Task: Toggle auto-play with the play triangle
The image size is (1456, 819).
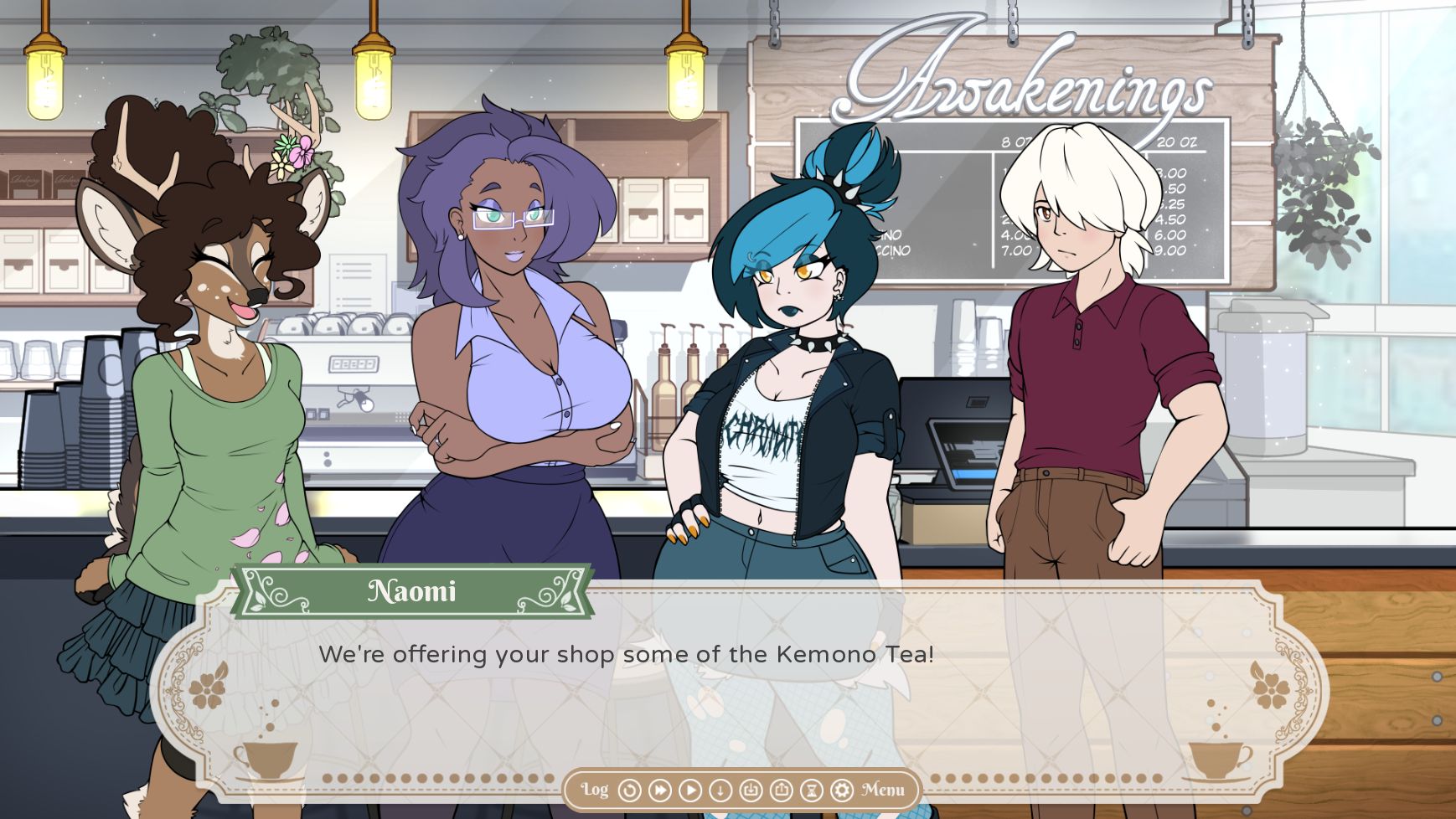Action: tap(690, 790)
